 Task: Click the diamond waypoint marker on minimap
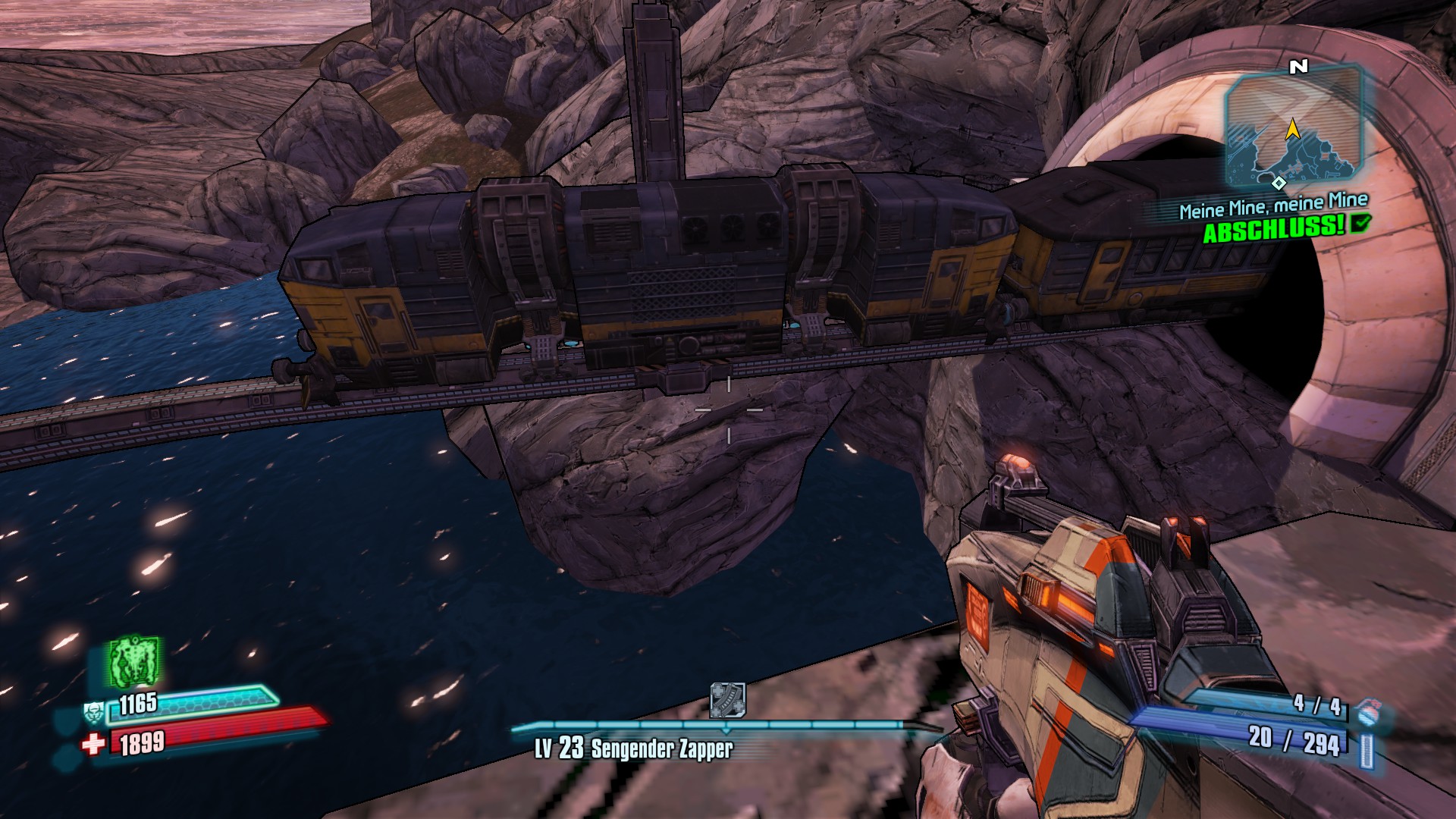click(x=1279, y=183)
